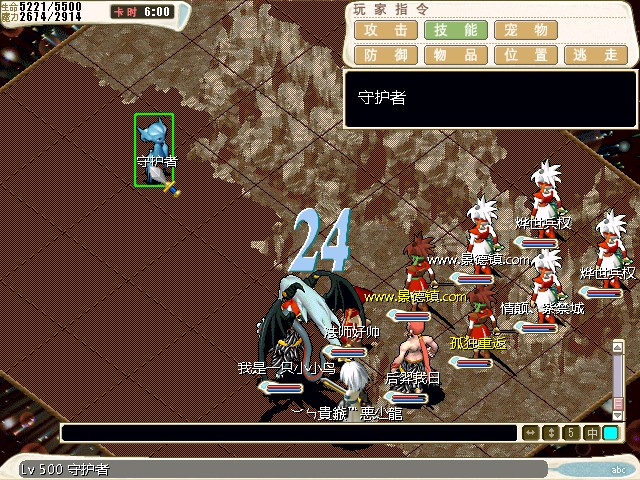
Task: Open the 宠物 (Pet) command
Action: (527, 30)
